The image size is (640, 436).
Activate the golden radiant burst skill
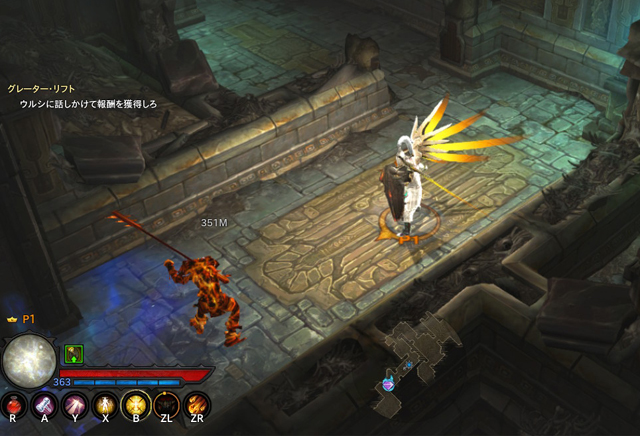click(134, 404)
